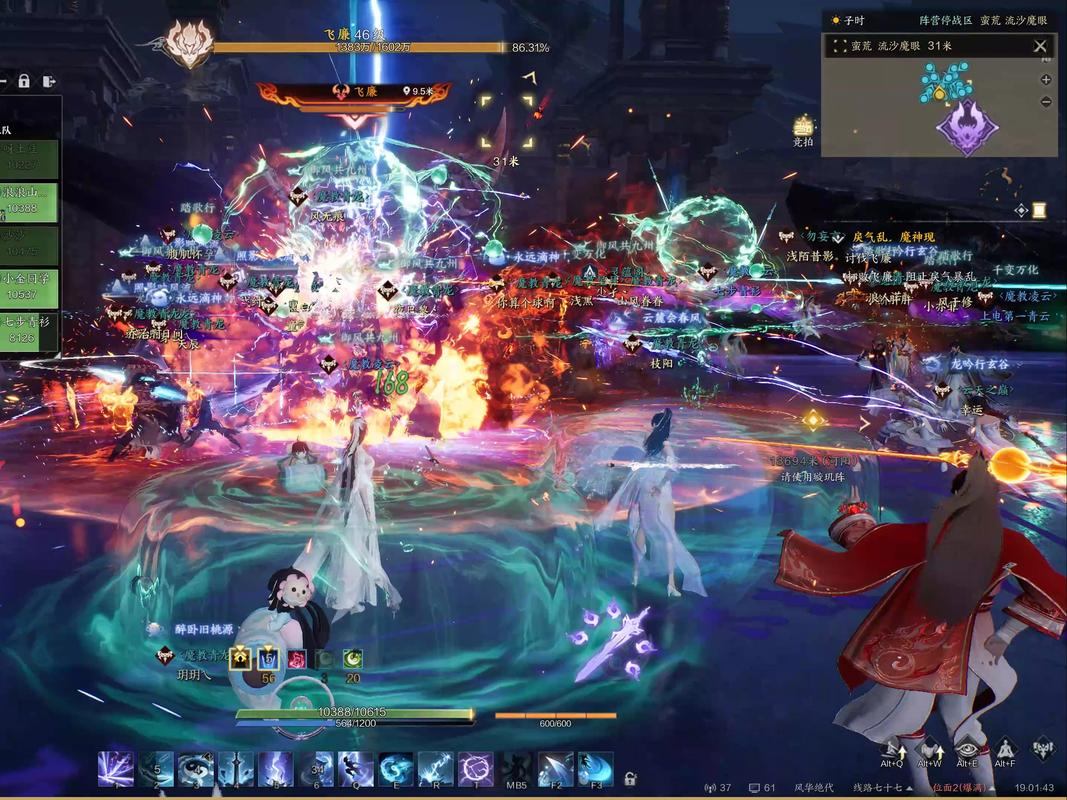Activate the skill on key 1
This screenshot has width=1067, height=800.
pyautogui.click(x=115, y=769)
